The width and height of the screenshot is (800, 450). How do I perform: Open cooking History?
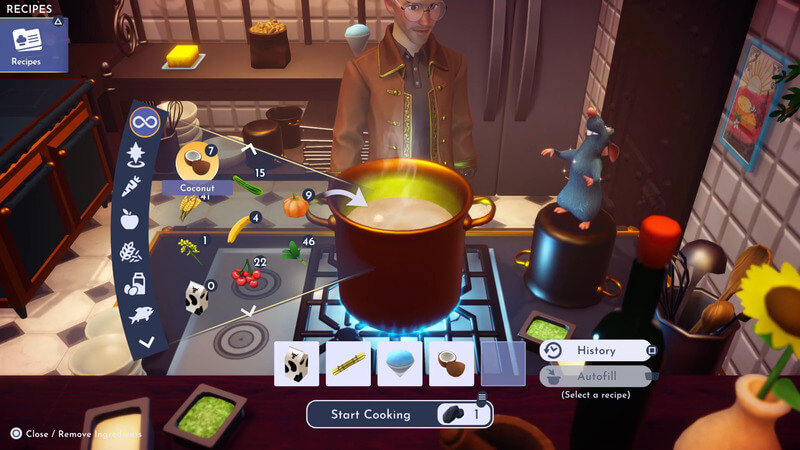[x=596, y=351]
